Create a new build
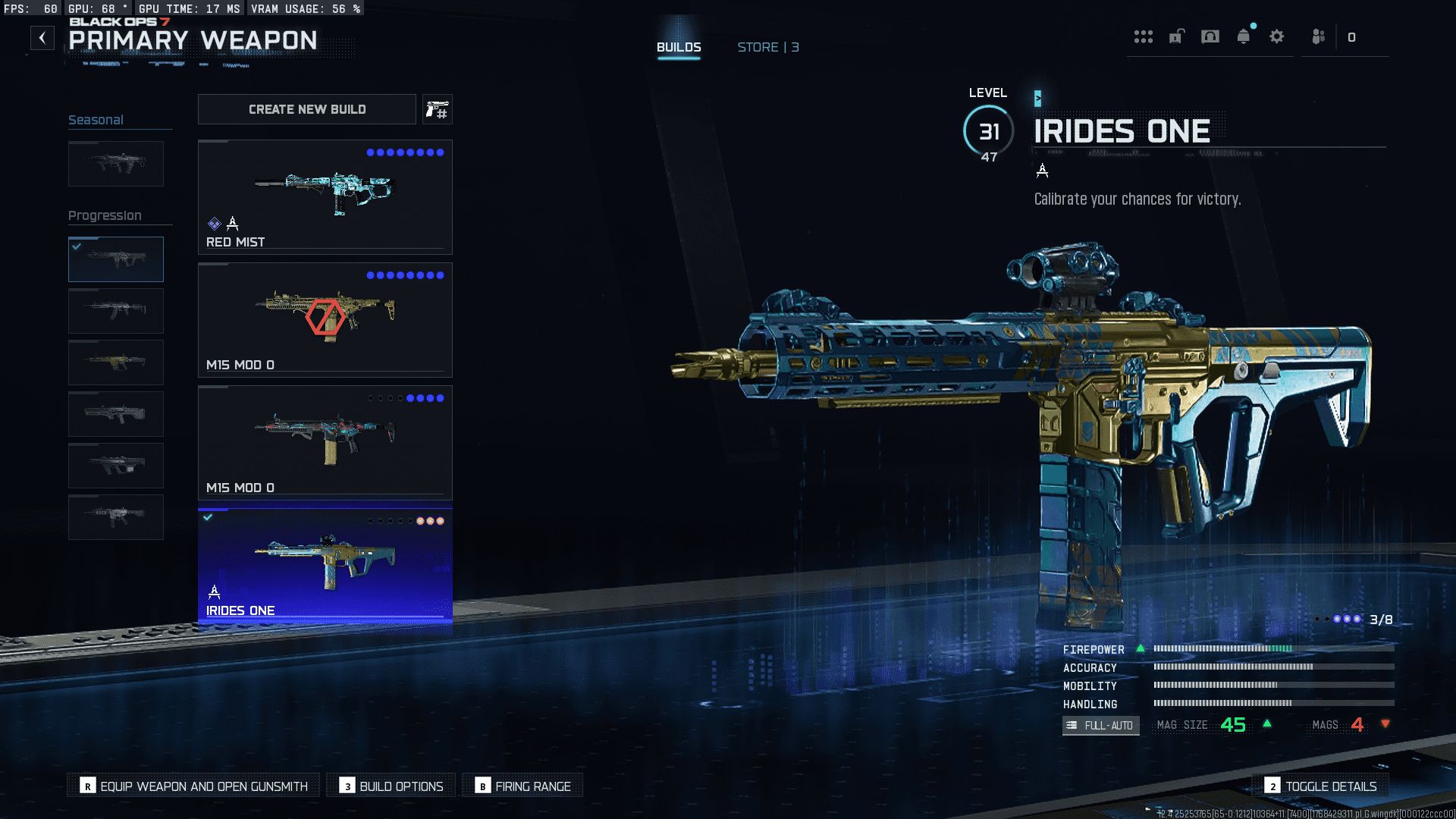This screenshot has height=819, width=1456. click(x=307, y=109)
